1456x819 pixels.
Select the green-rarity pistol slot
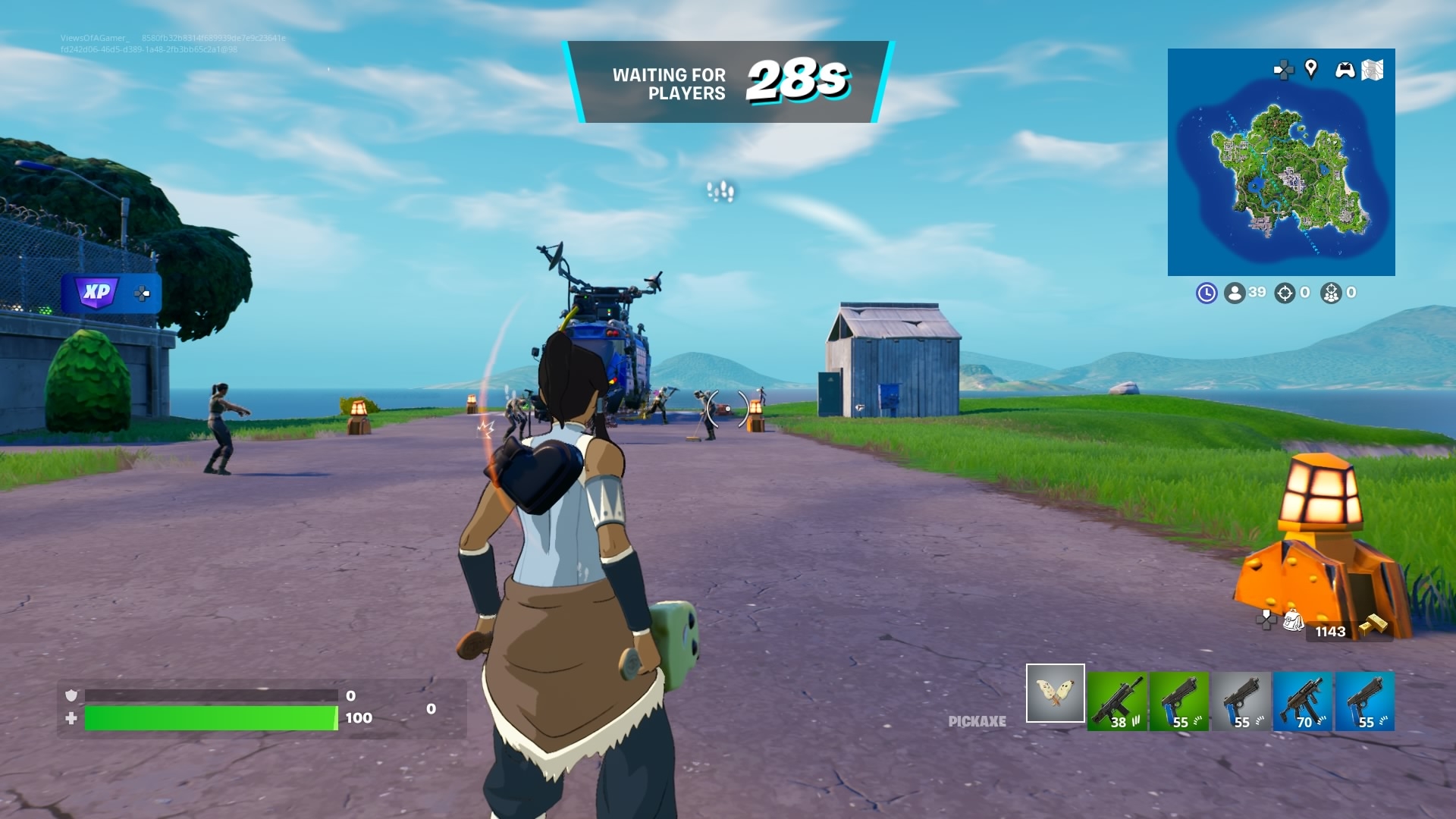tap(1179, 701)
